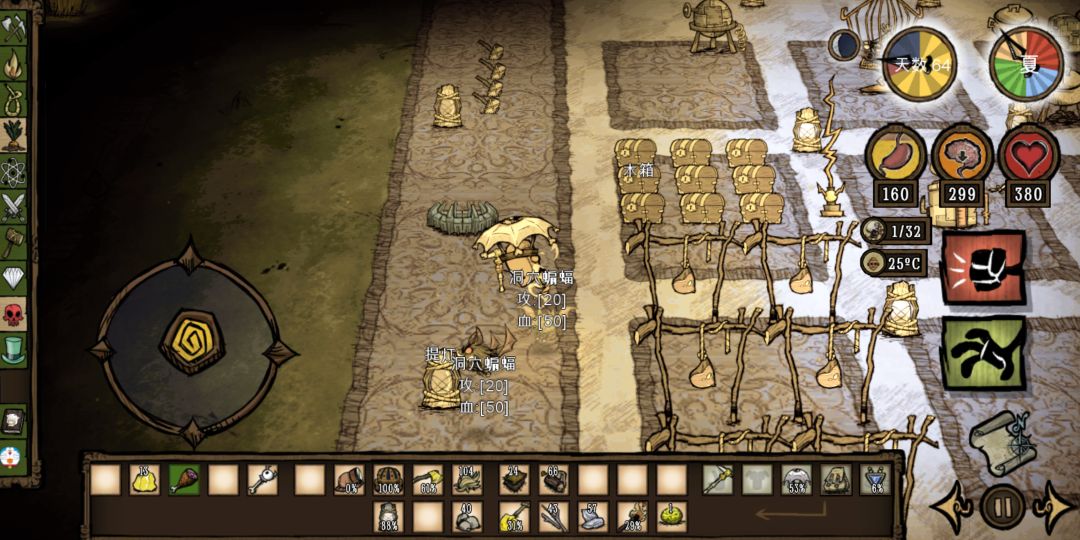Select the meat drumstick inventory slot

click(184, 480)
